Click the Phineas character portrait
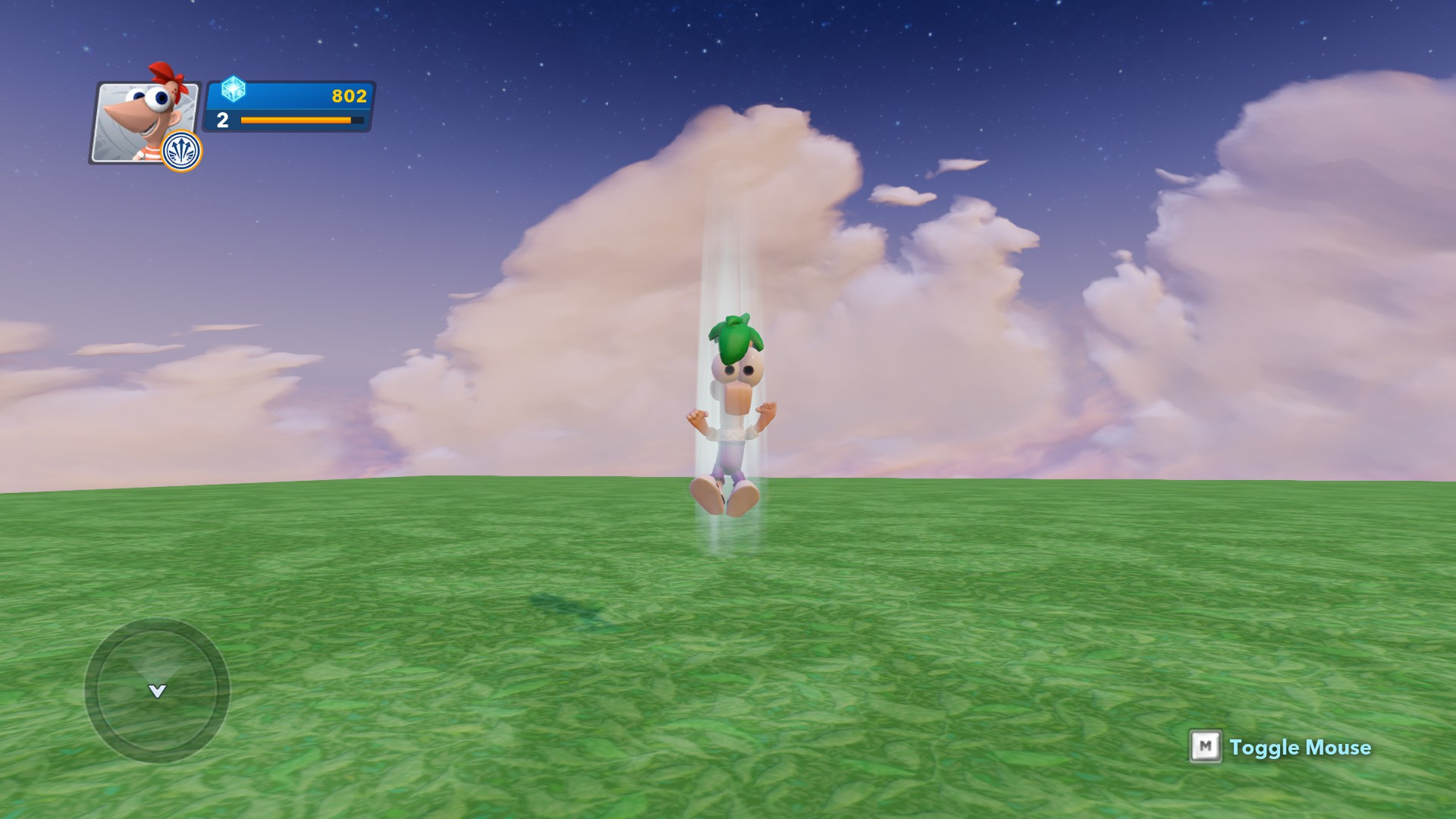 [144, 118]
